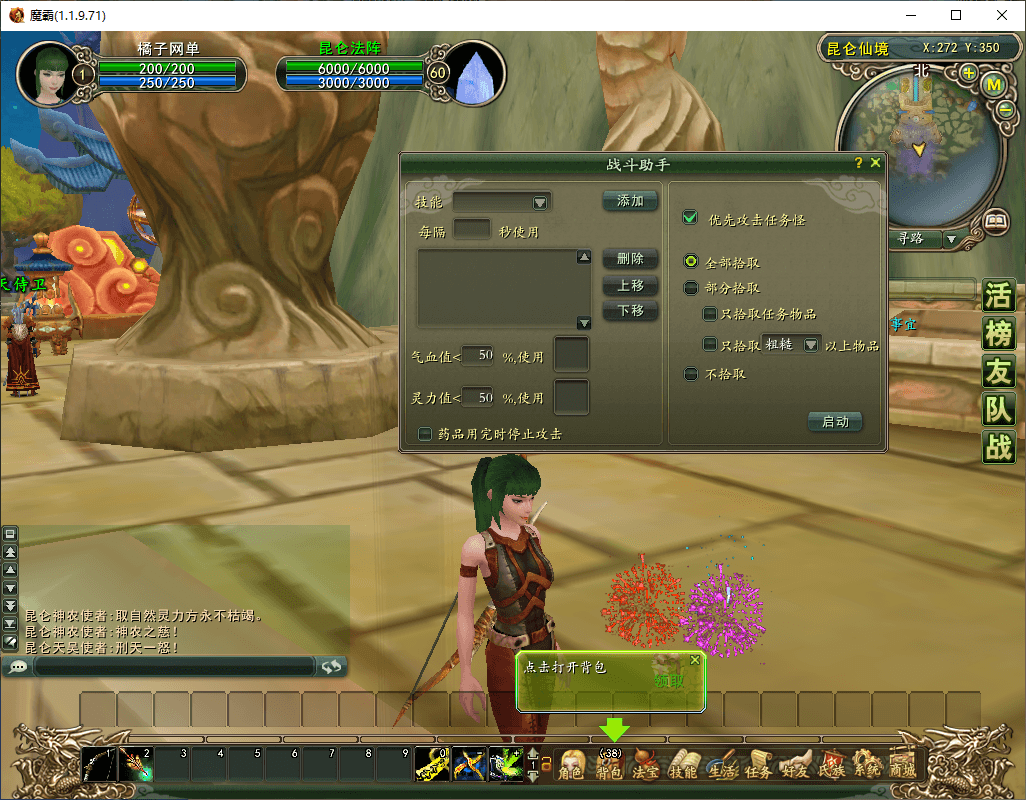Select the 部分拾取 partial pickup option
This screenshot has width=1026, height=800.
coord(690,288)
